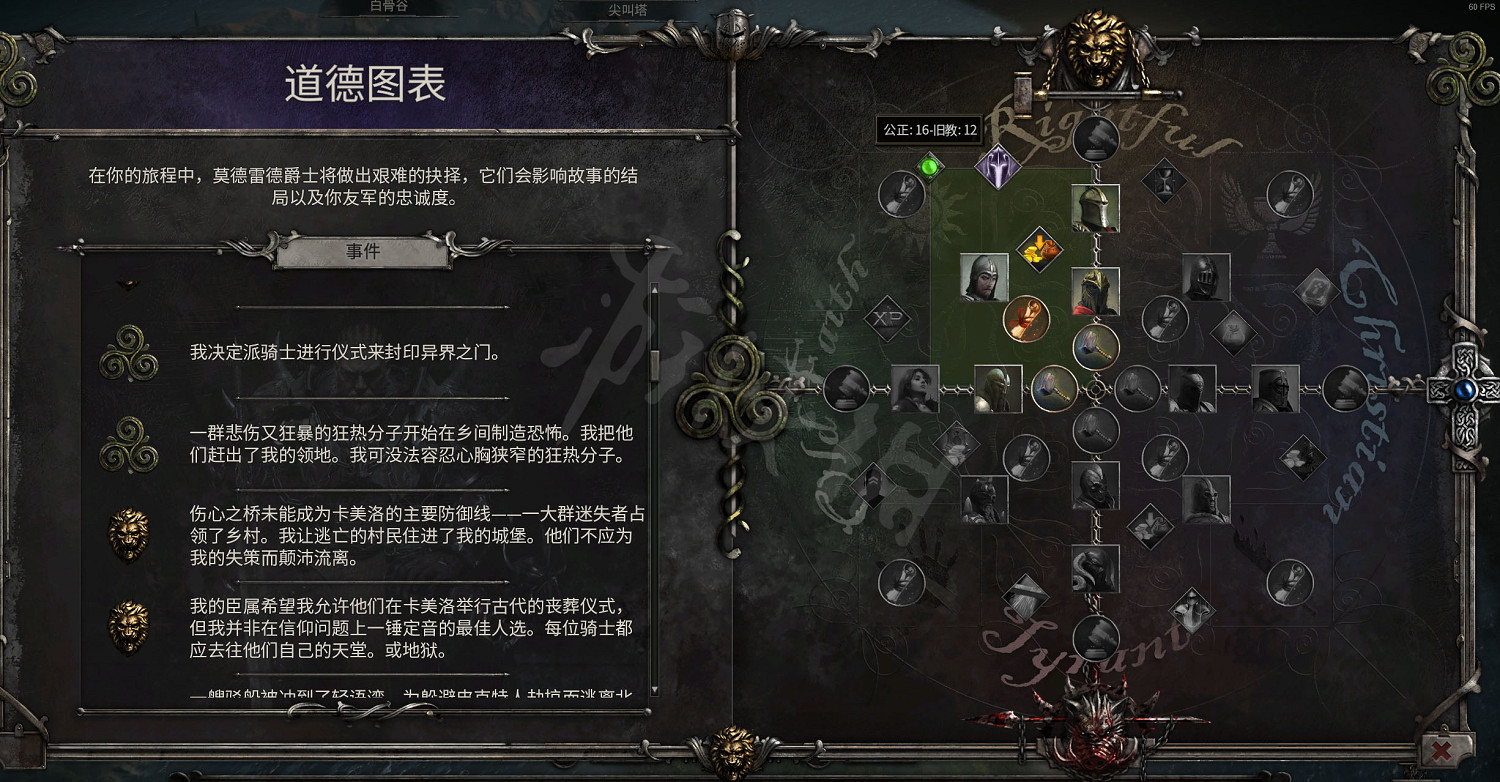Click the tied scroll reward node
The image size is (1500, 782).
point(1026,318)
